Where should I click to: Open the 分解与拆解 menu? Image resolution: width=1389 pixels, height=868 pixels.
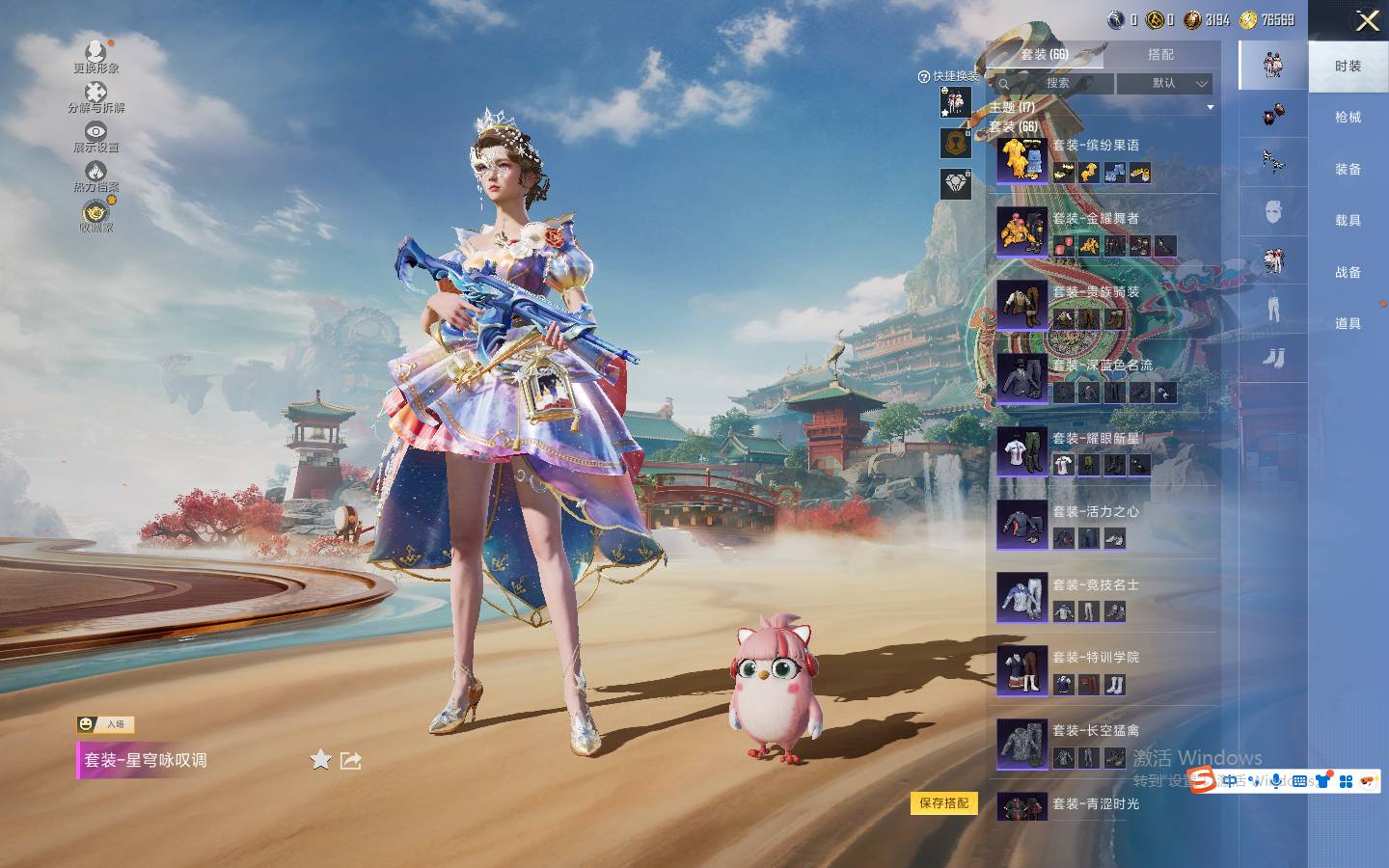[95, 96]
